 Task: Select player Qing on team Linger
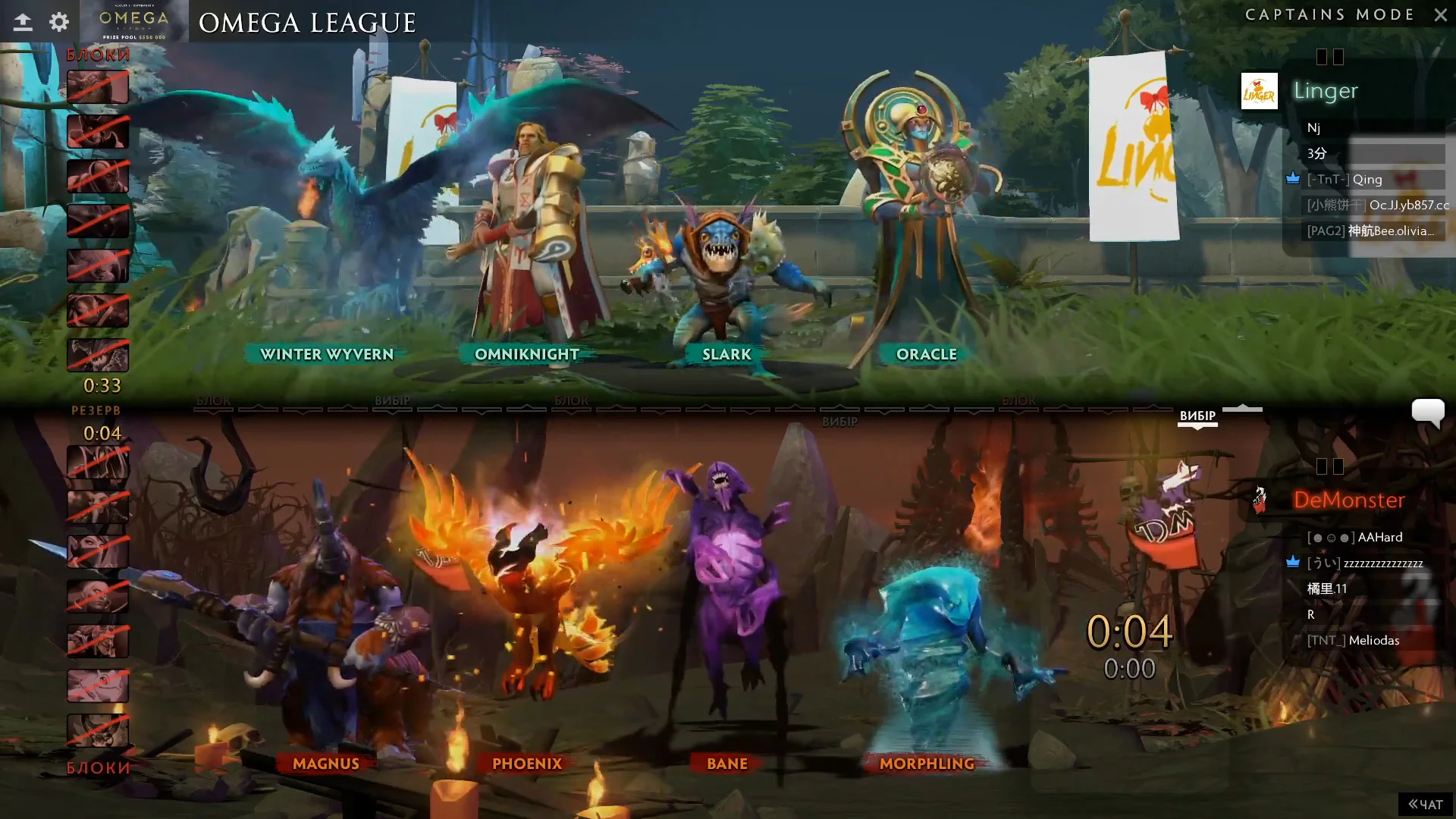tap(1367, 180)
